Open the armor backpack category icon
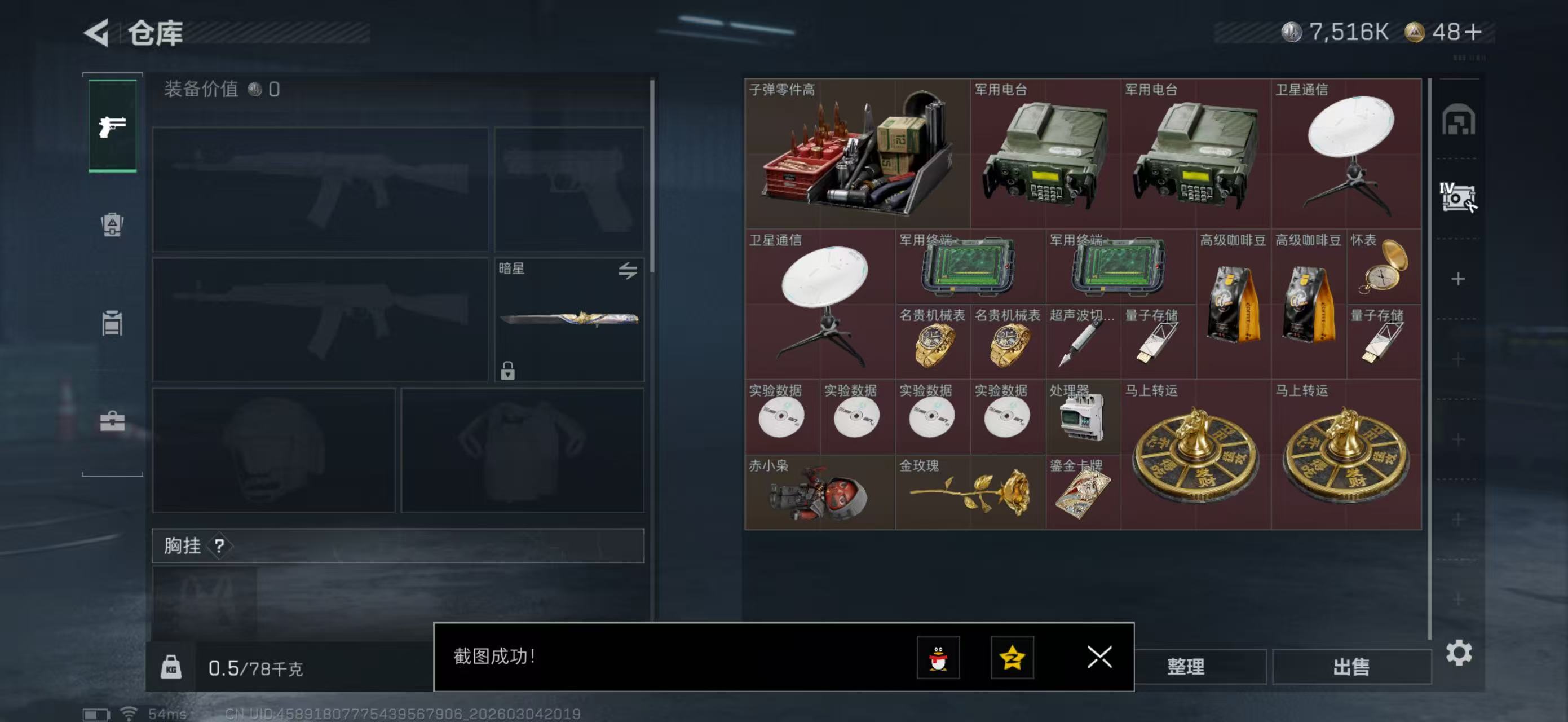 [113, 225]
